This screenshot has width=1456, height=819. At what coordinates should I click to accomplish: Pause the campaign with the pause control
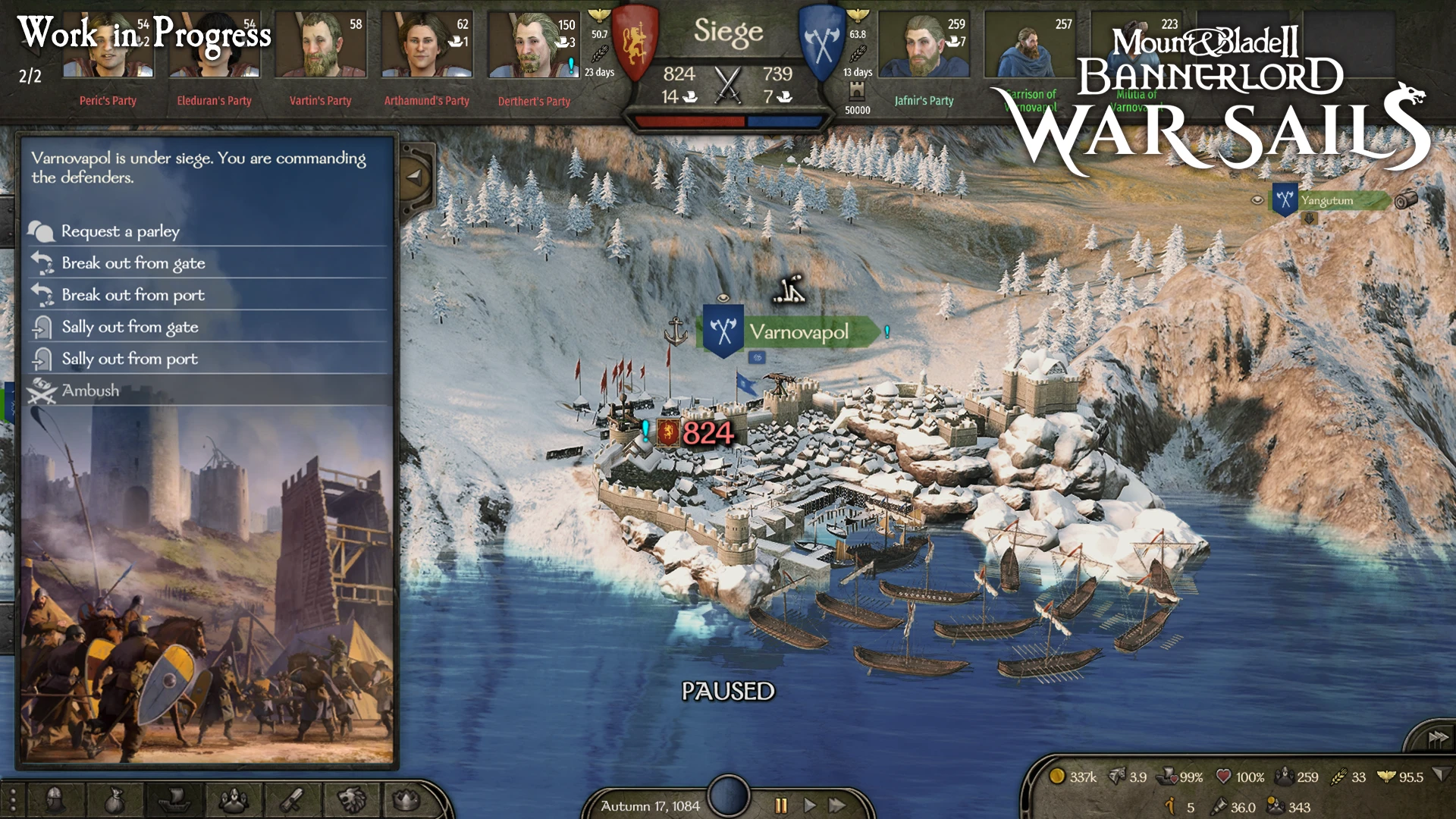(780, 806)
